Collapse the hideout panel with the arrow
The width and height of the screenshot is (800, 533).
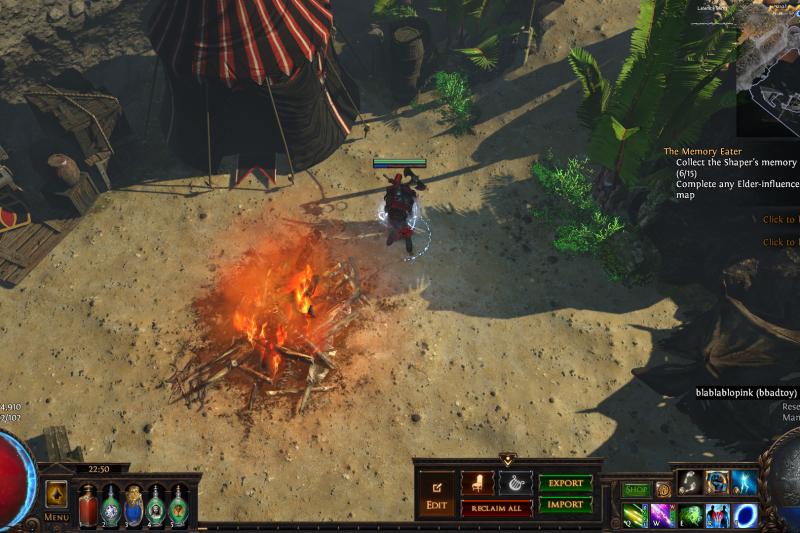coord(507,459)
